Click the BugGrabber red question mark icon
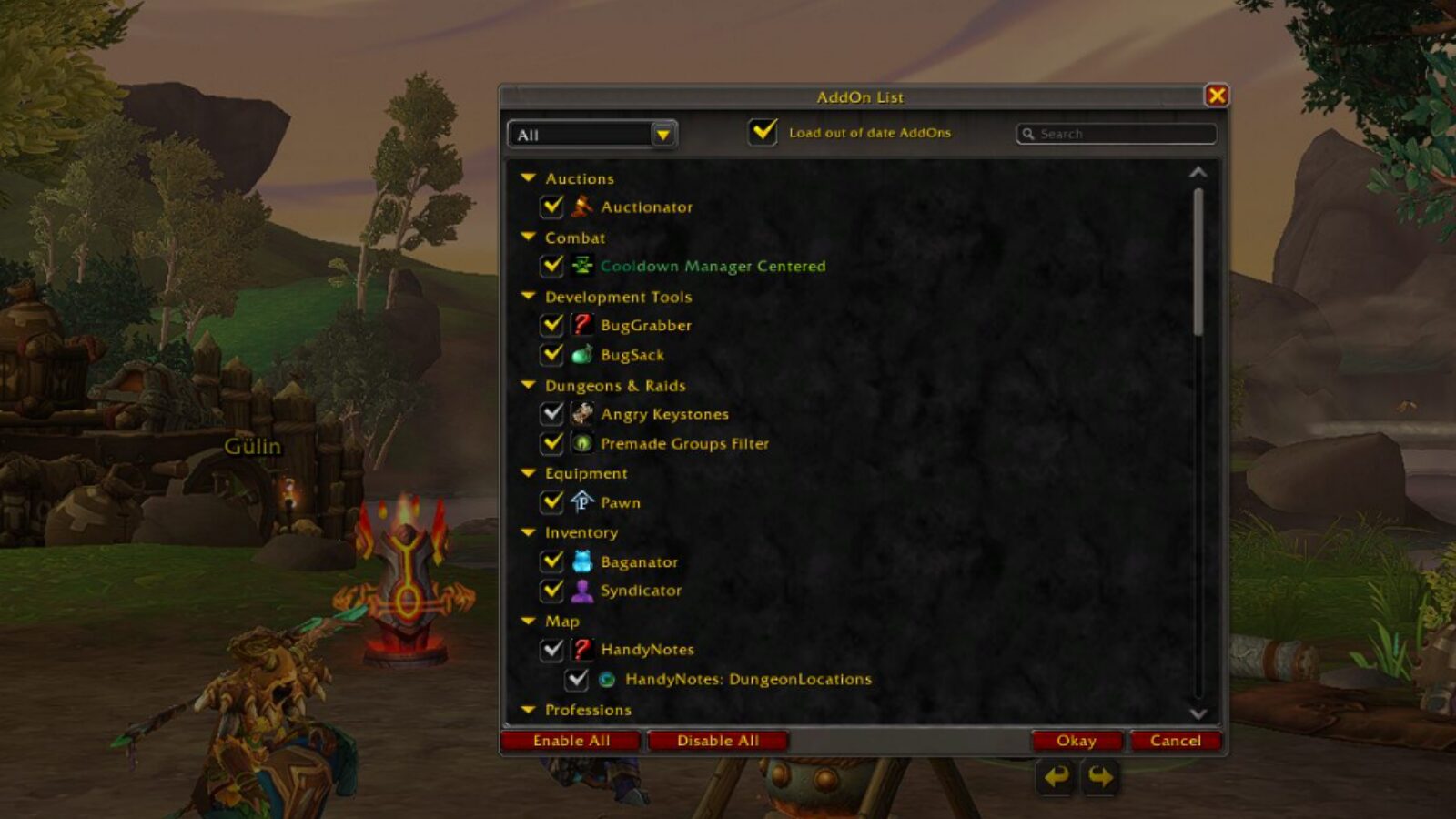The image size is (1456, 819). click(582, 325)
